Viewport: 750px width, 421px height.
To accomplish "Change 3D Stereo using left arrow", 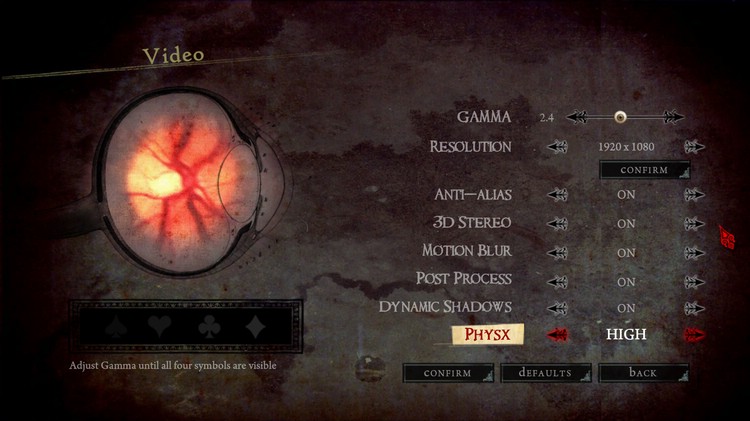I will point(557,223).
